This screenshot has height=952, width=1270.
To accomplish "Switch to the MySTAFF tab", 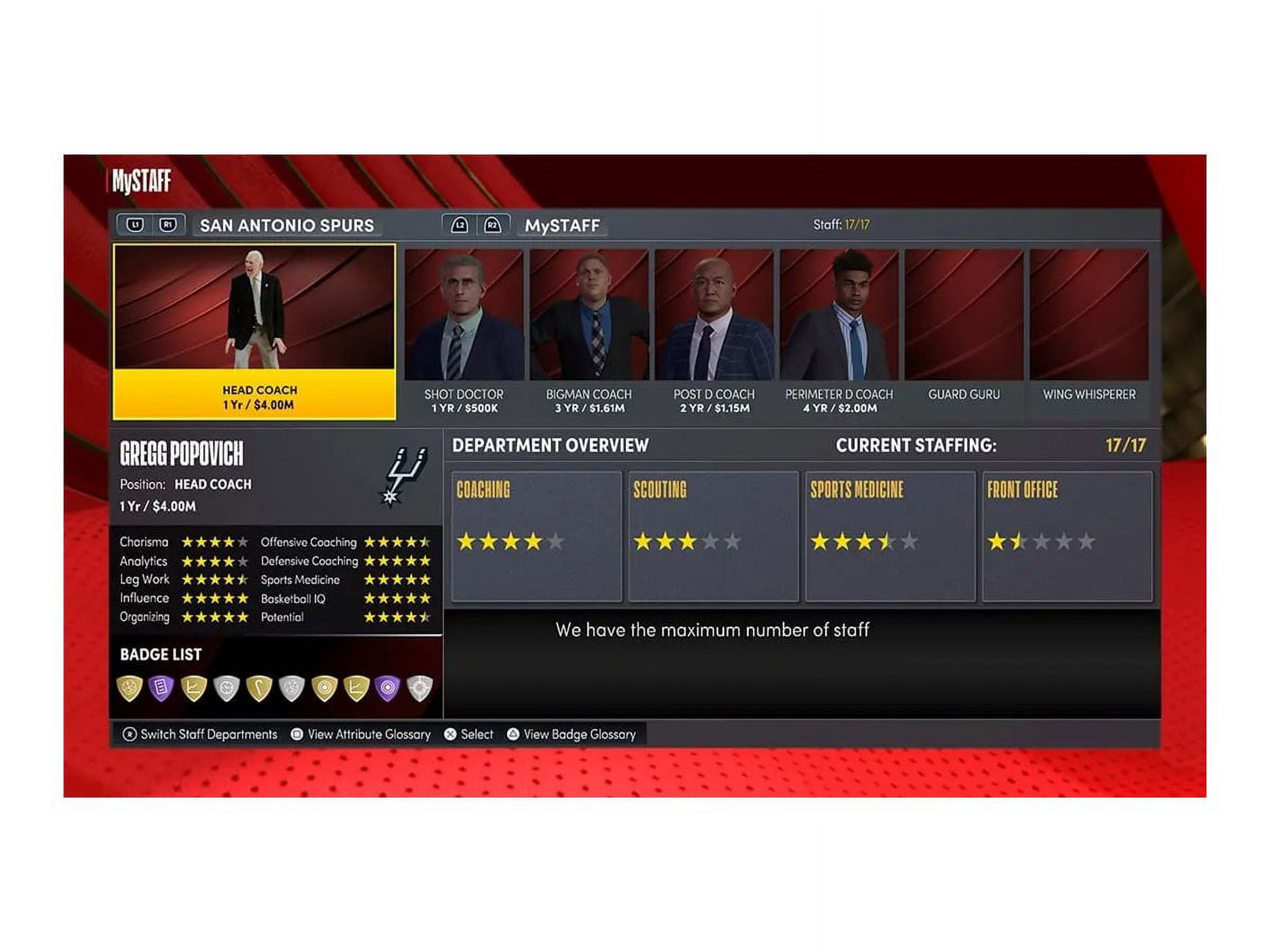I will coord(562,225).
